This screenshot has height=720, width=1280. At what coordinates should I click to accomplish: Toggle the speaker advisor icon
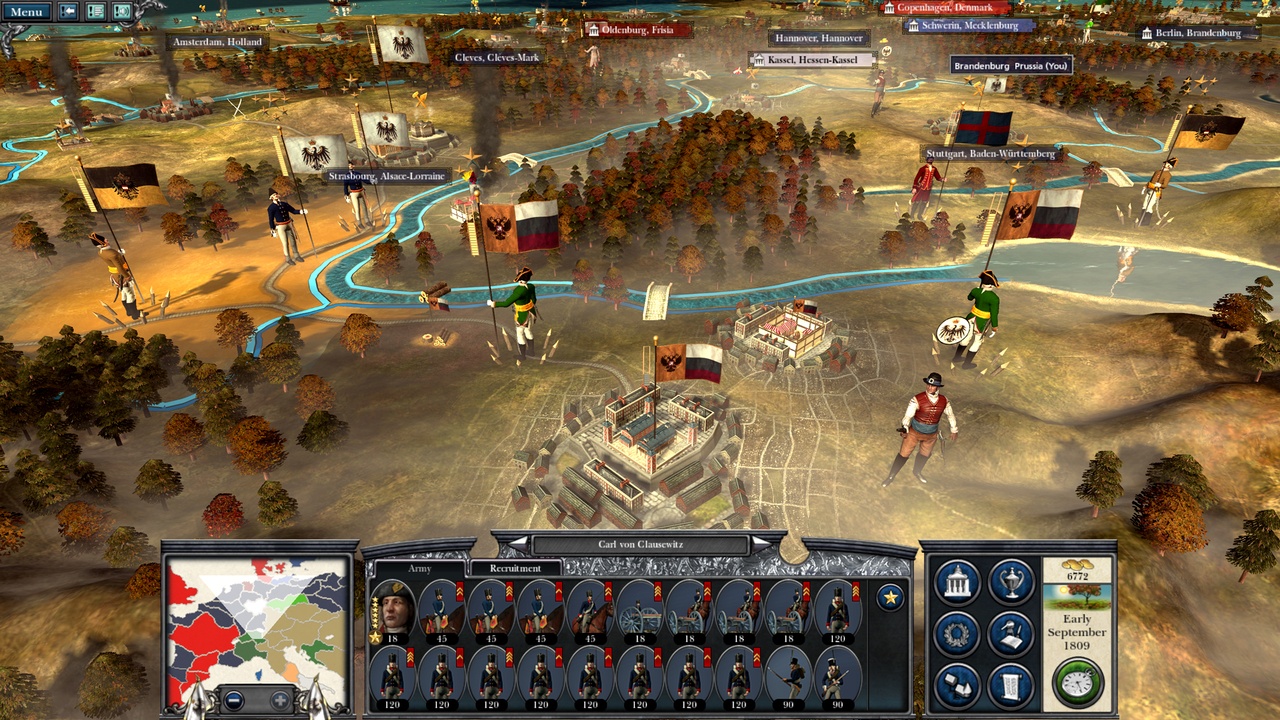coord(122,12)
